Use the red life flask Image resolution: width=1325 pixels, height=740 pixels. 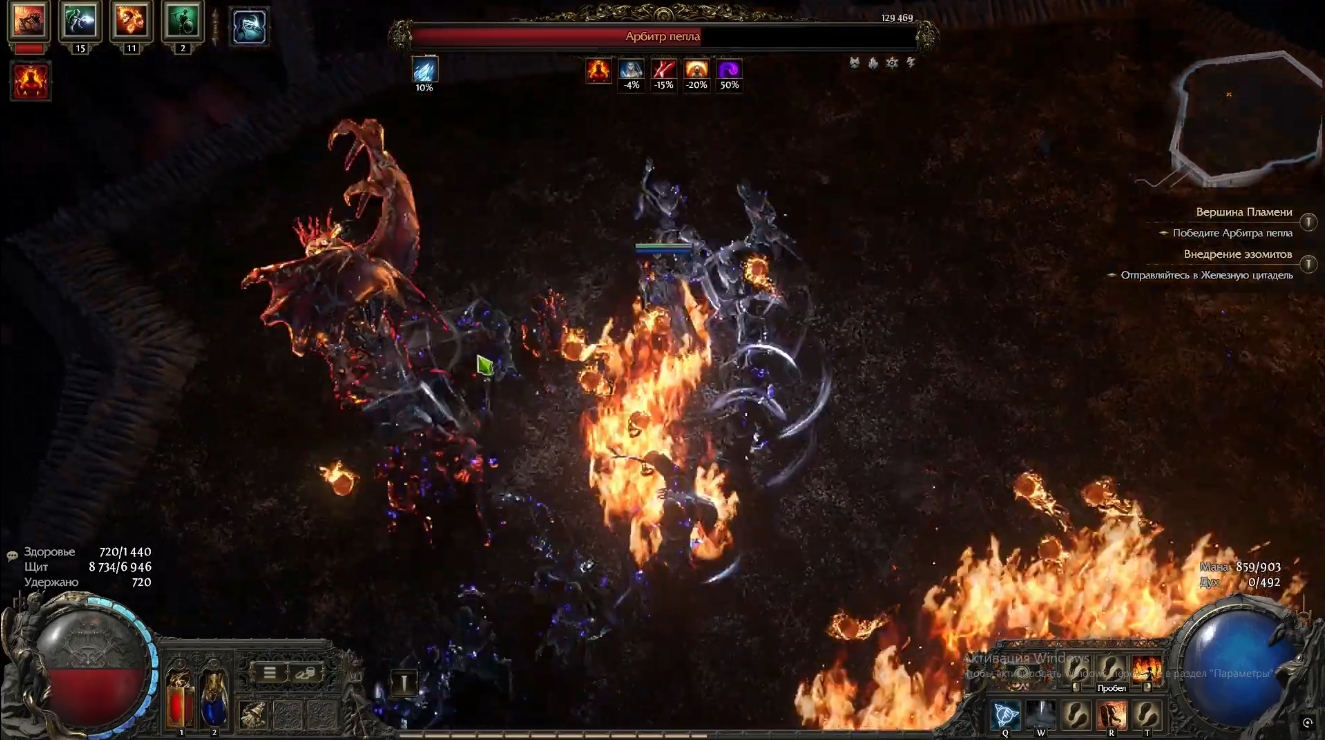pyautogui.click(x=180, y=698)
